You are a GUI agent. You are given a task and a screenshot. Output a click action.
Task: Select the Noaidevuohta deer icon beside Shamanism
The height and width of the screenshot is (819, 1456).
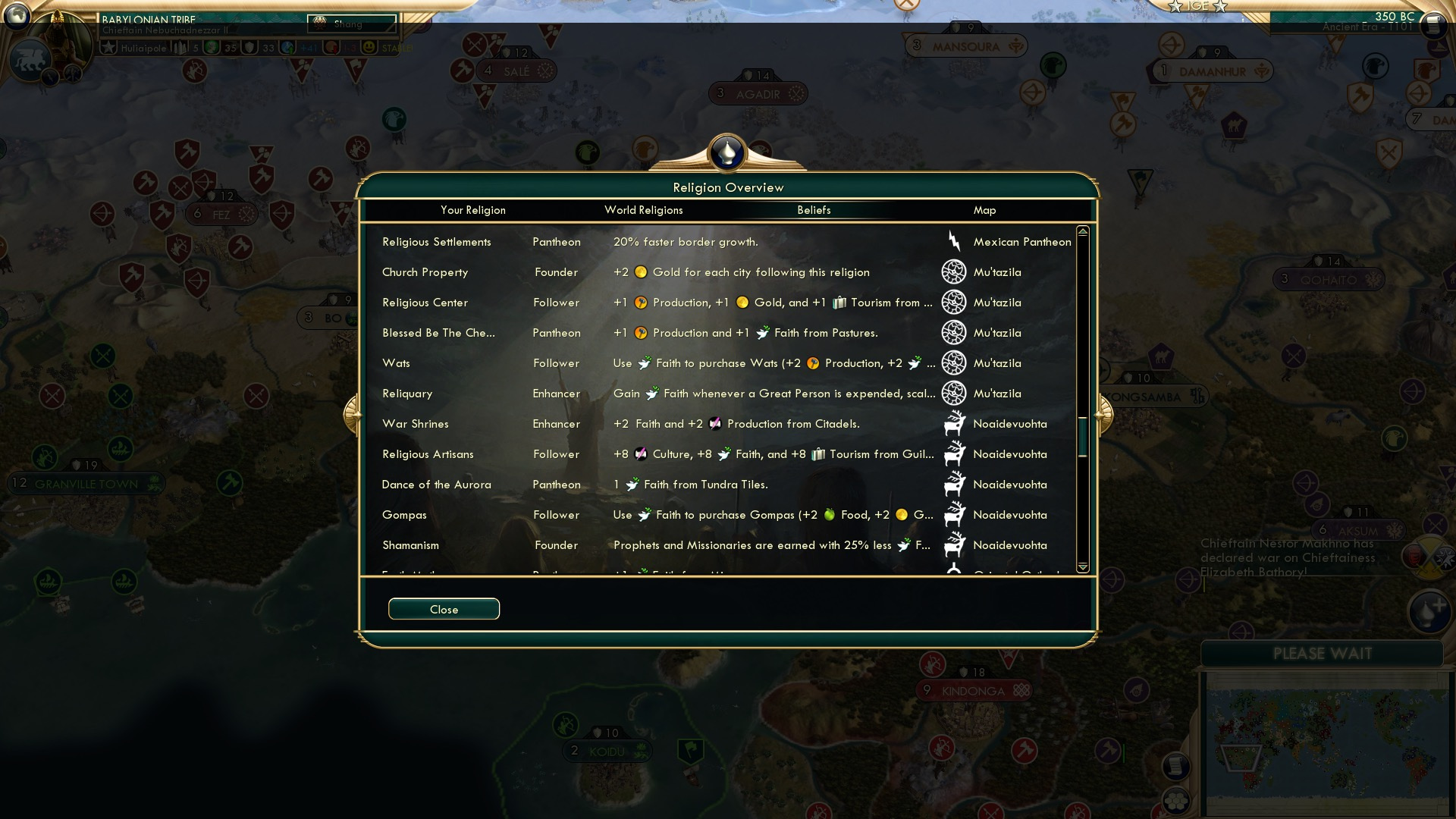(954, 544)
